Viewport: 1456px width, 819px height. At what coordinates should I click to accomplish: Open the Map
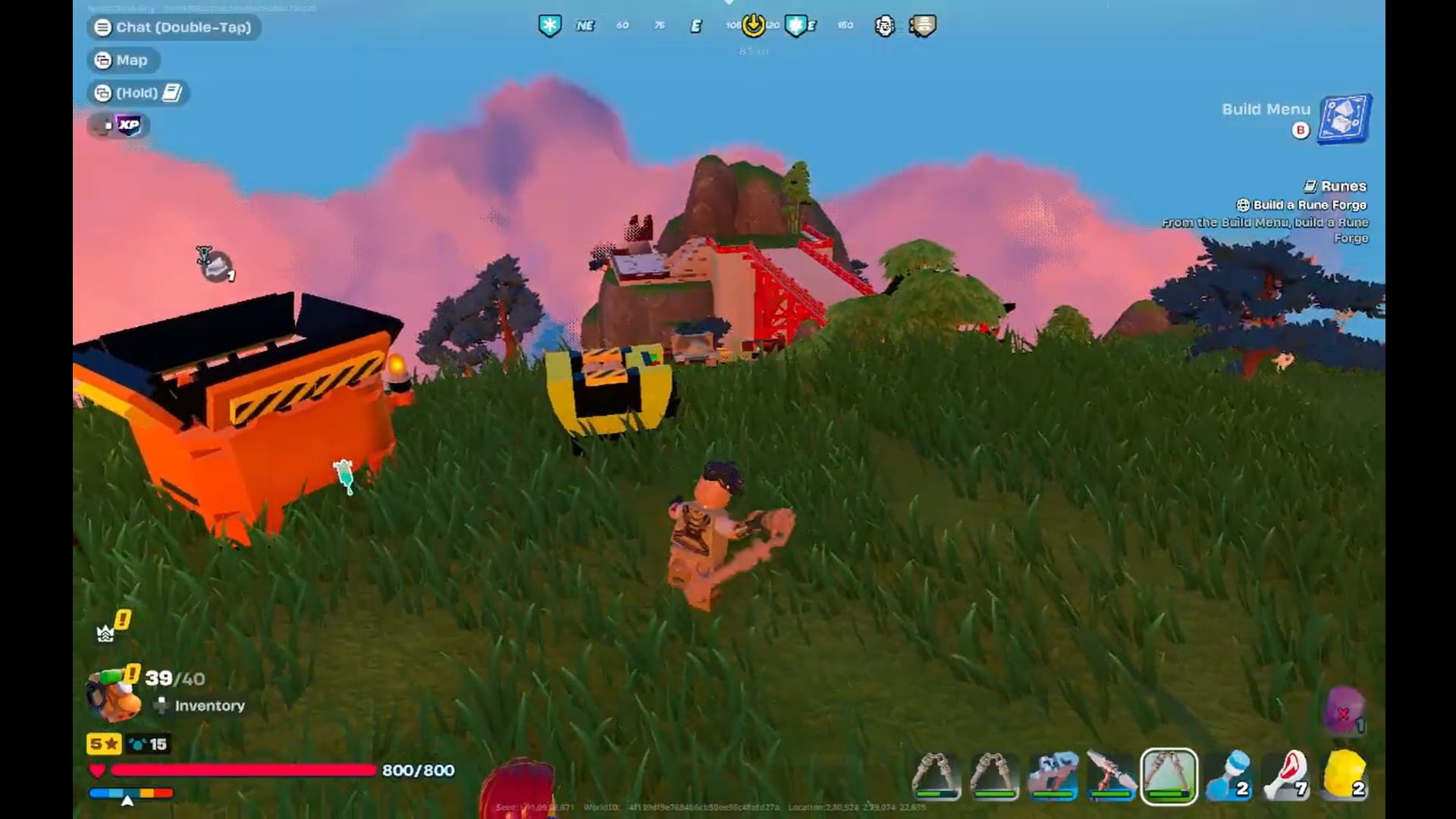pos(124,60)
